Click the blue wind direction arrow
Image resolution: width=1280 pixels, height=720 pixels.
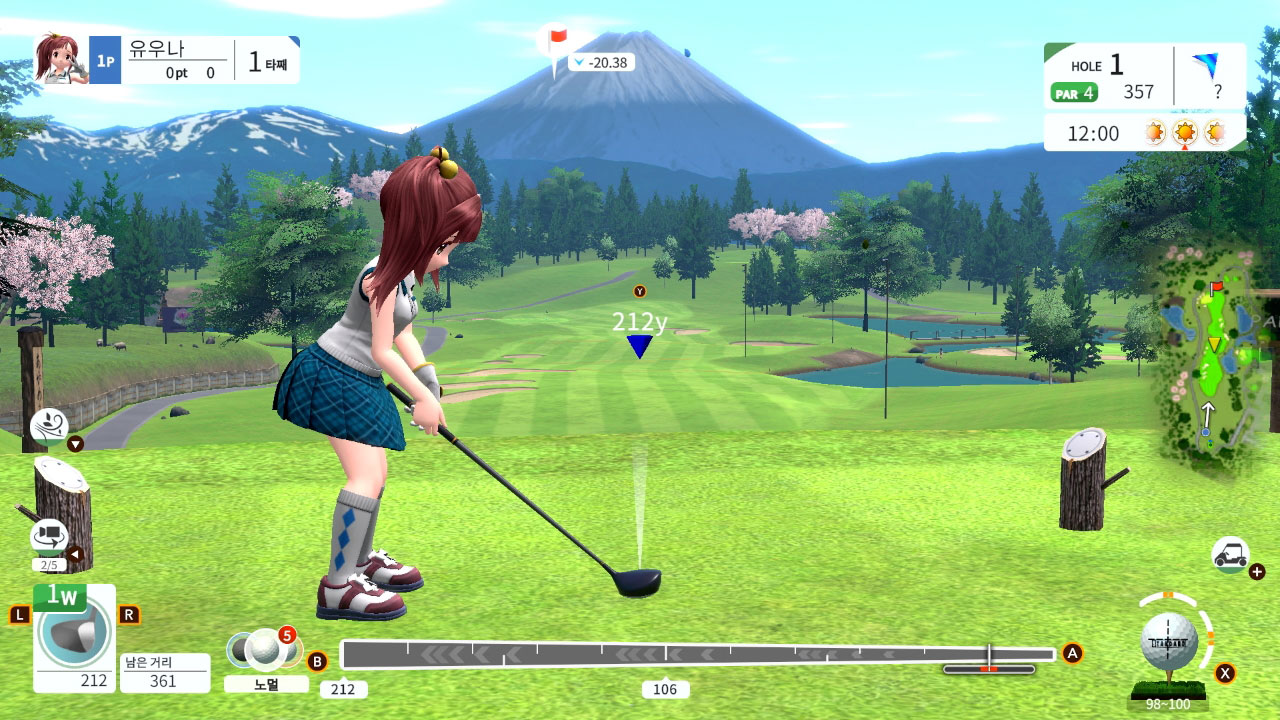[x=1205, y=66]
